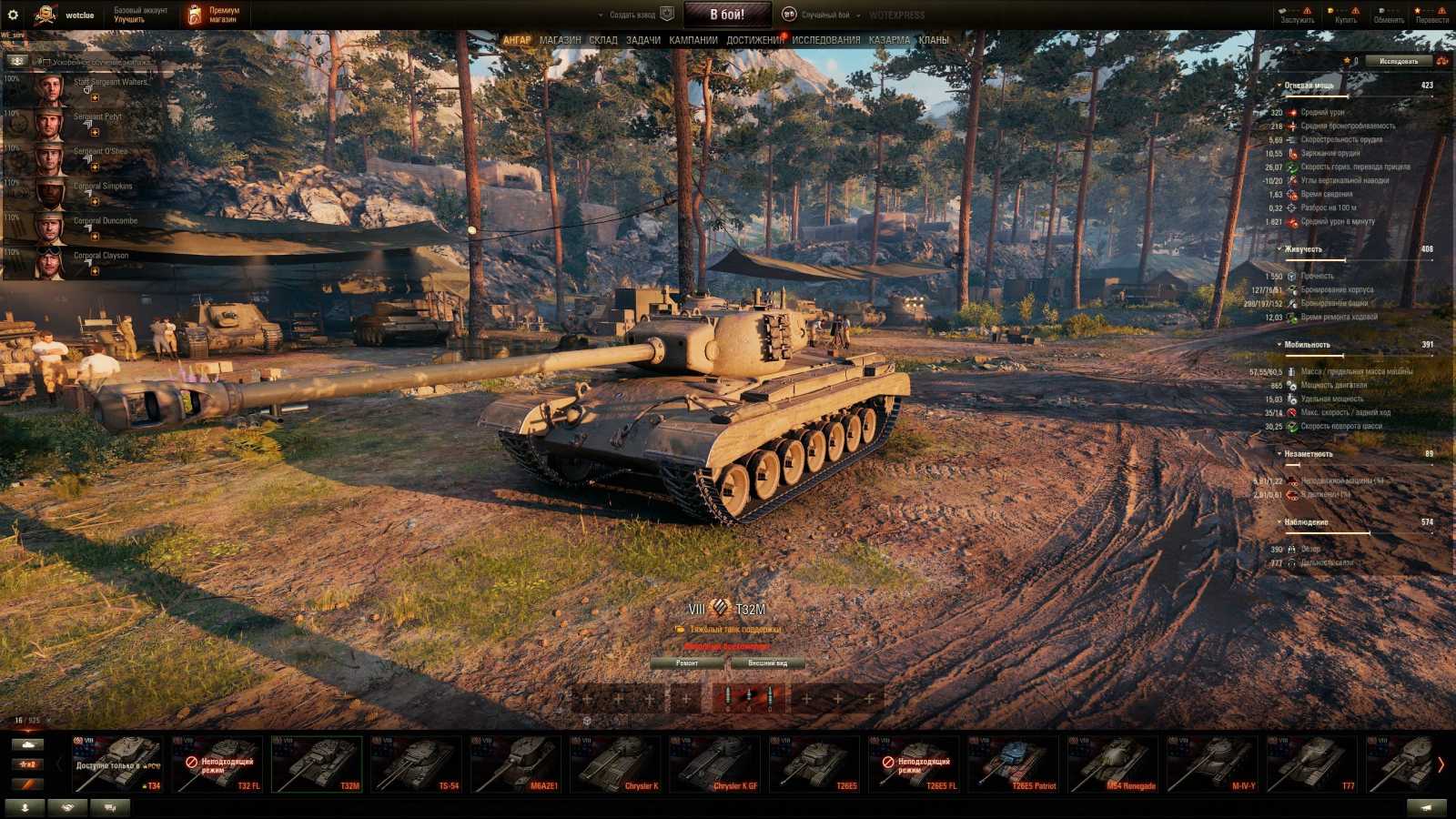Click the bonds icon beside Заслужить
The width and height of the screenshot is (1456, 819).
pyautogui.click(x=1282, y=10)
